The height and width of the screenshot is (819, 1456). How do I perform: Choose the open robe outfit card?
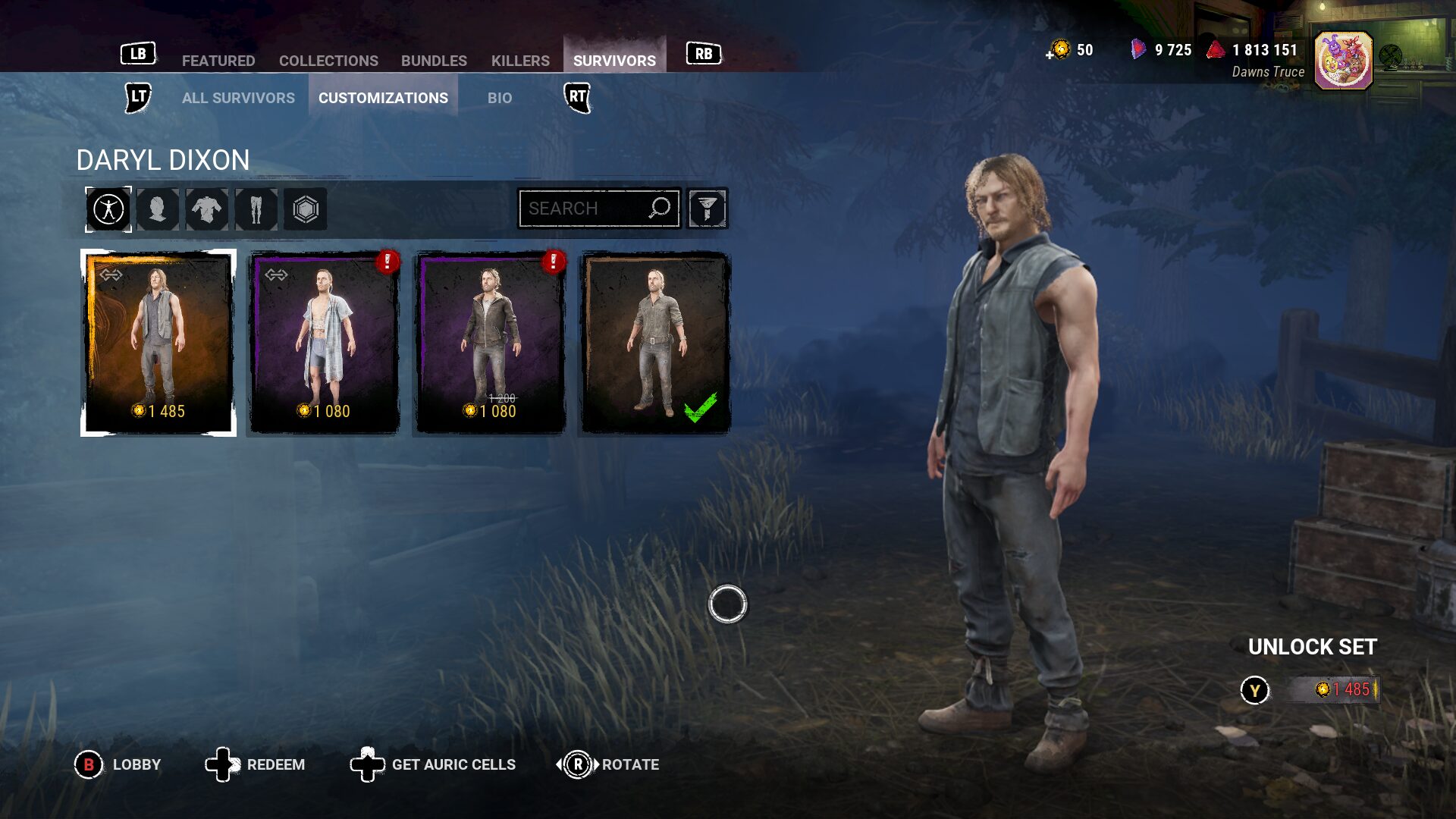(325, 343)
